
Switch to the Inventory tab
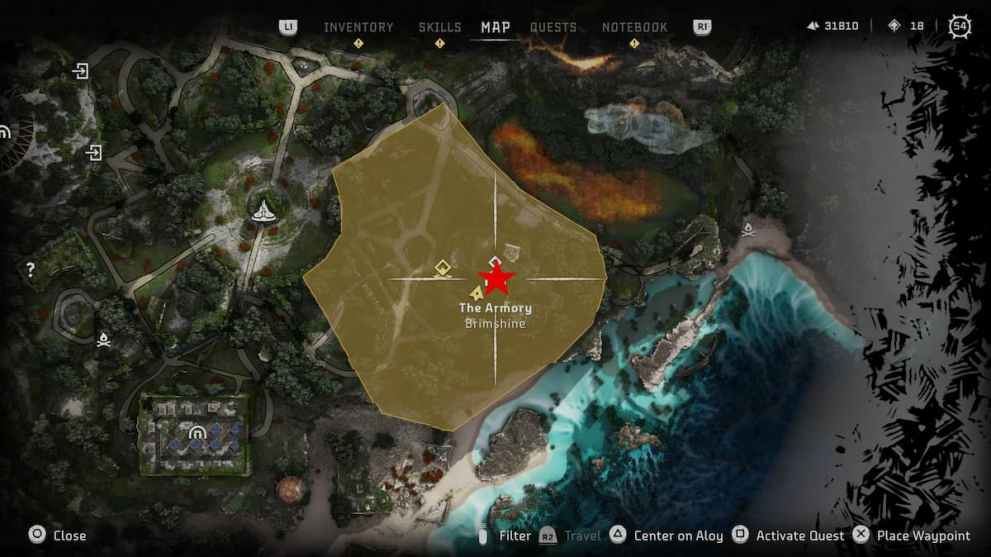358,27
